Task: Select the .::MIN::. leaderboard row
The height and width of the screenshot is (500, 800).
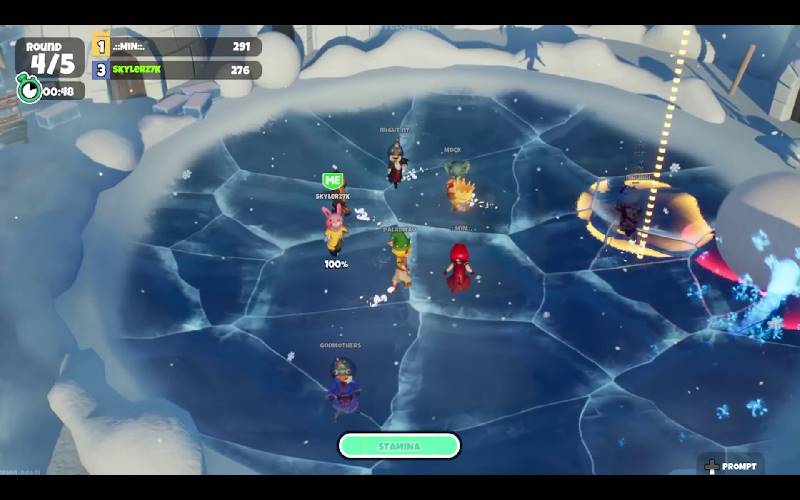Action: (x=178, y=46)
